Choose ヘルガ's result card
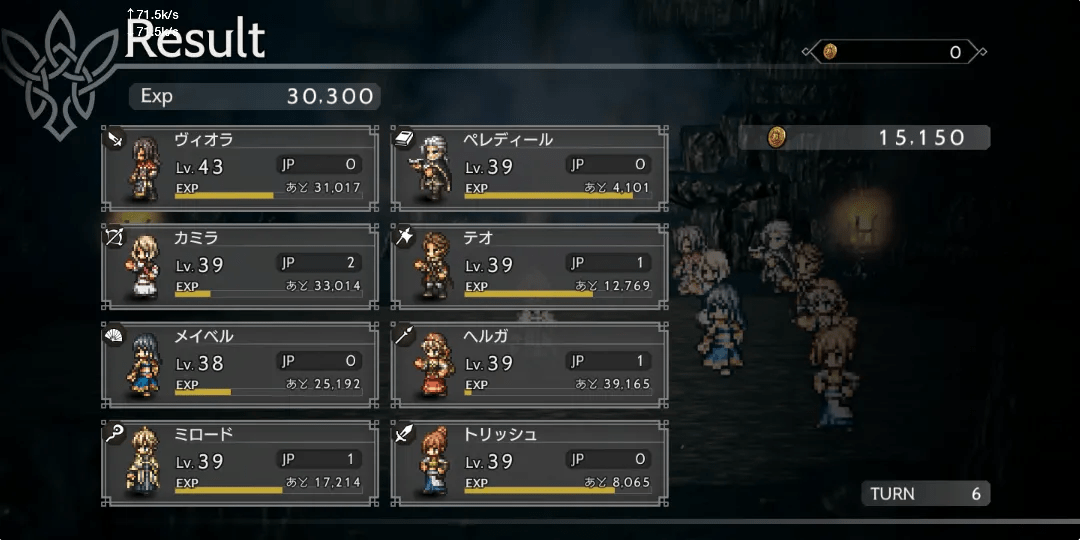 pyautogui.click(x=528, y=364)
